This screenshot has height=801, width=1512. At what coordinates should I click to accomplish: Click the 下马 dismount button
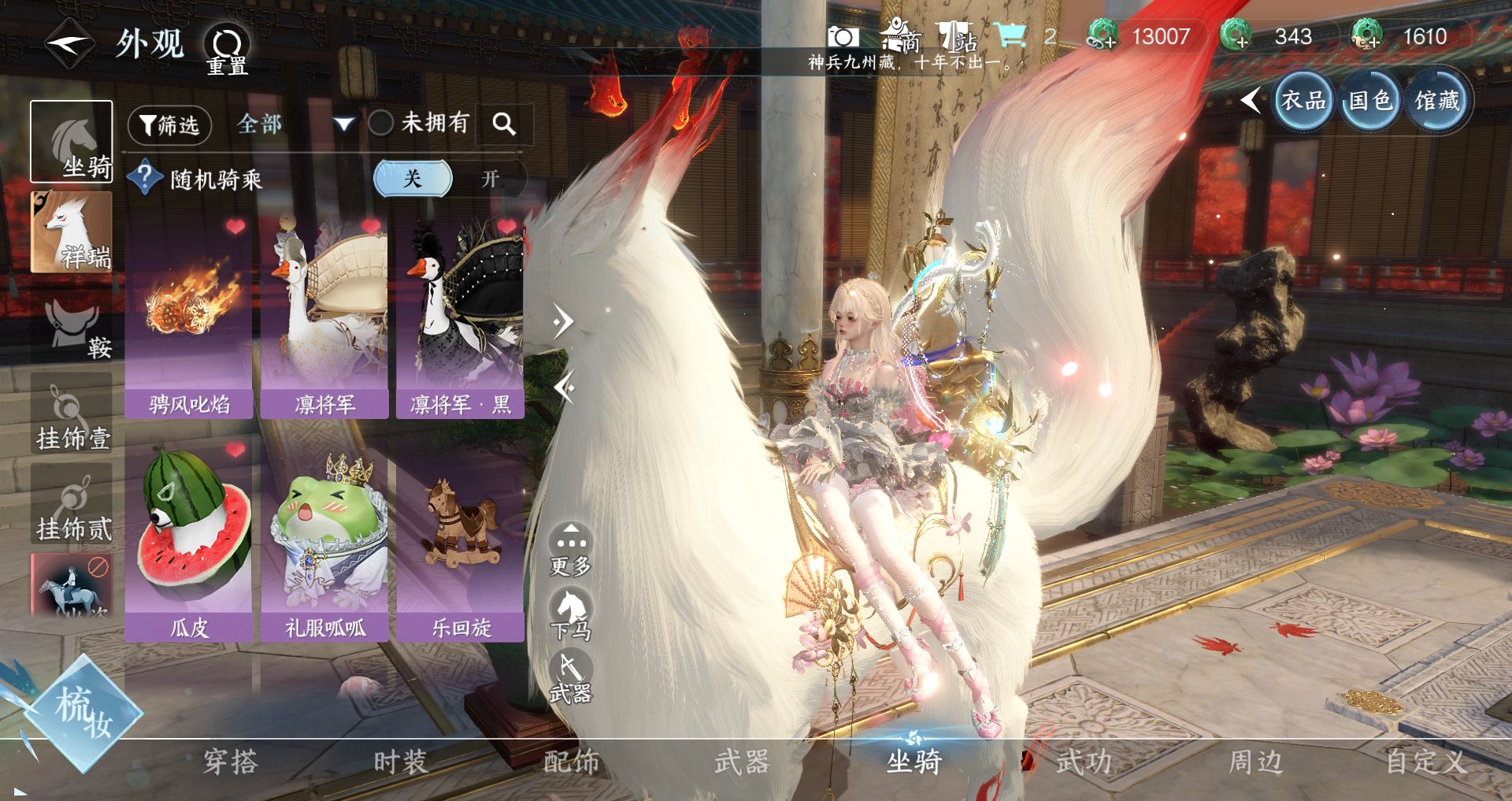point(571,616)
